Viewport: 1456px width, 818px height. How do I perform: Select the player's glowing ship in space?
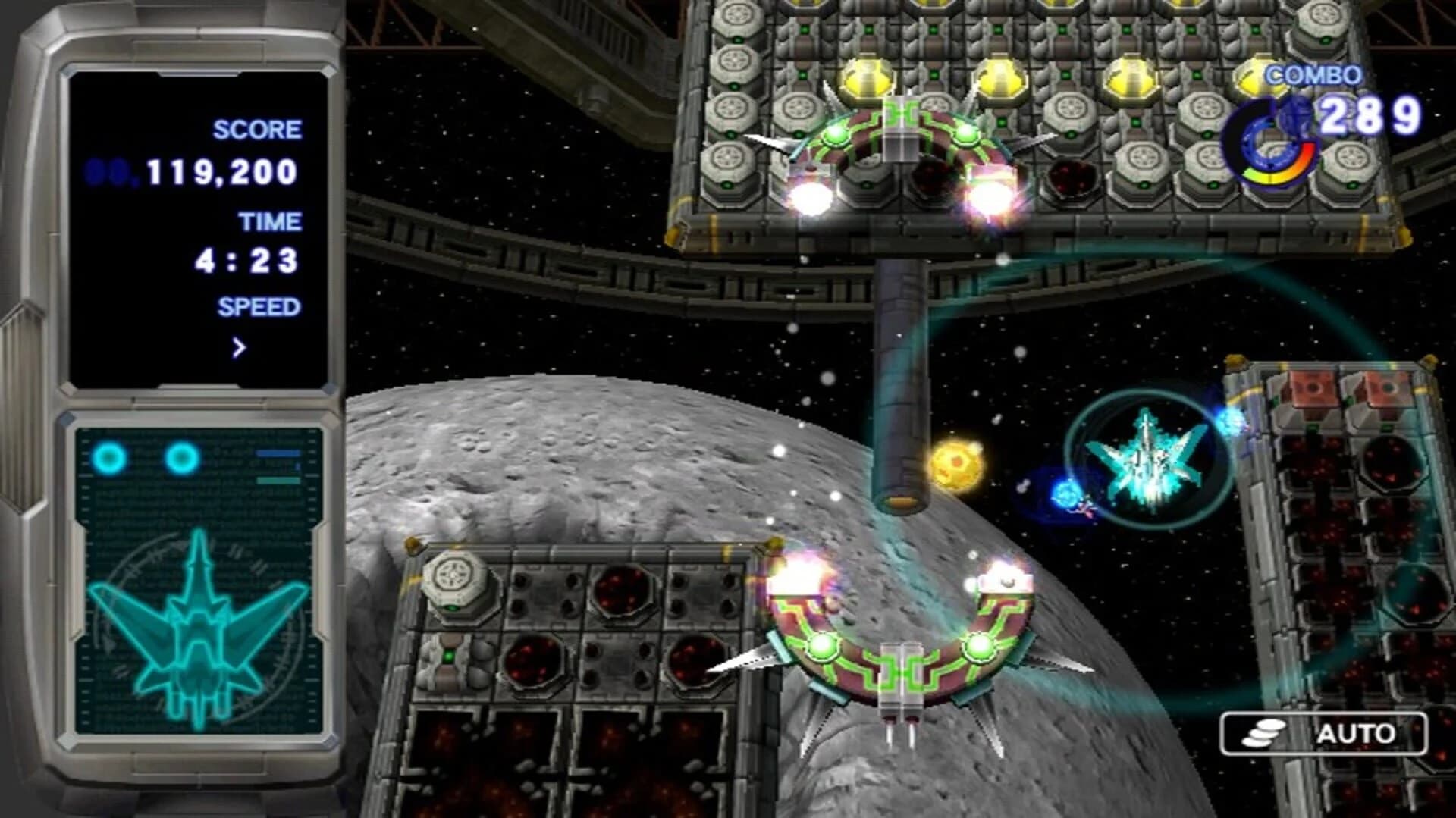pyautogui.click(x=1153, y=455)
